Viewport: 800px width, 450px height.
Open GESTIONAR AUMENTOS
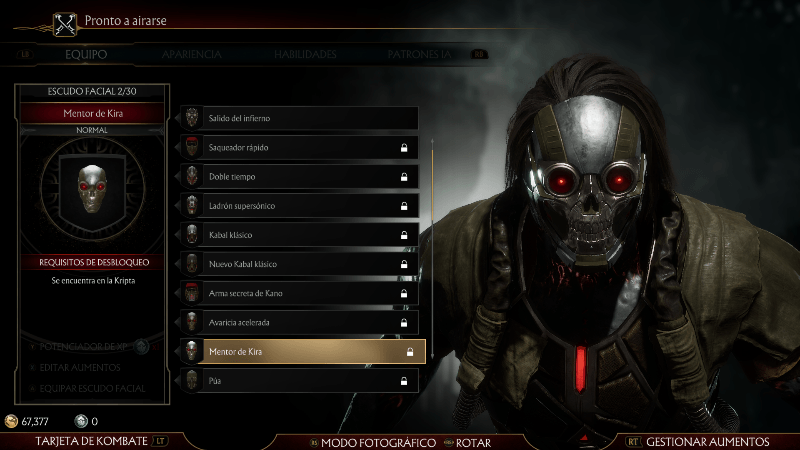tap(707, 441)
